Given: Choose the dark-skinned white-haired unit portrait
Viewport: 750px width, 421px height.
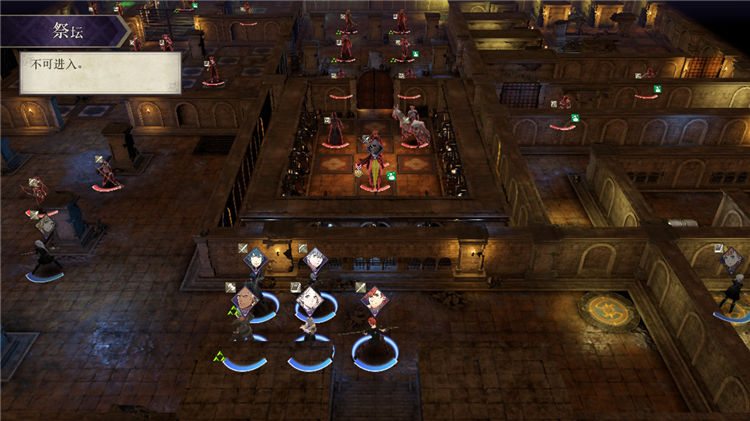Looking at the screenshot, I should 245,298.
